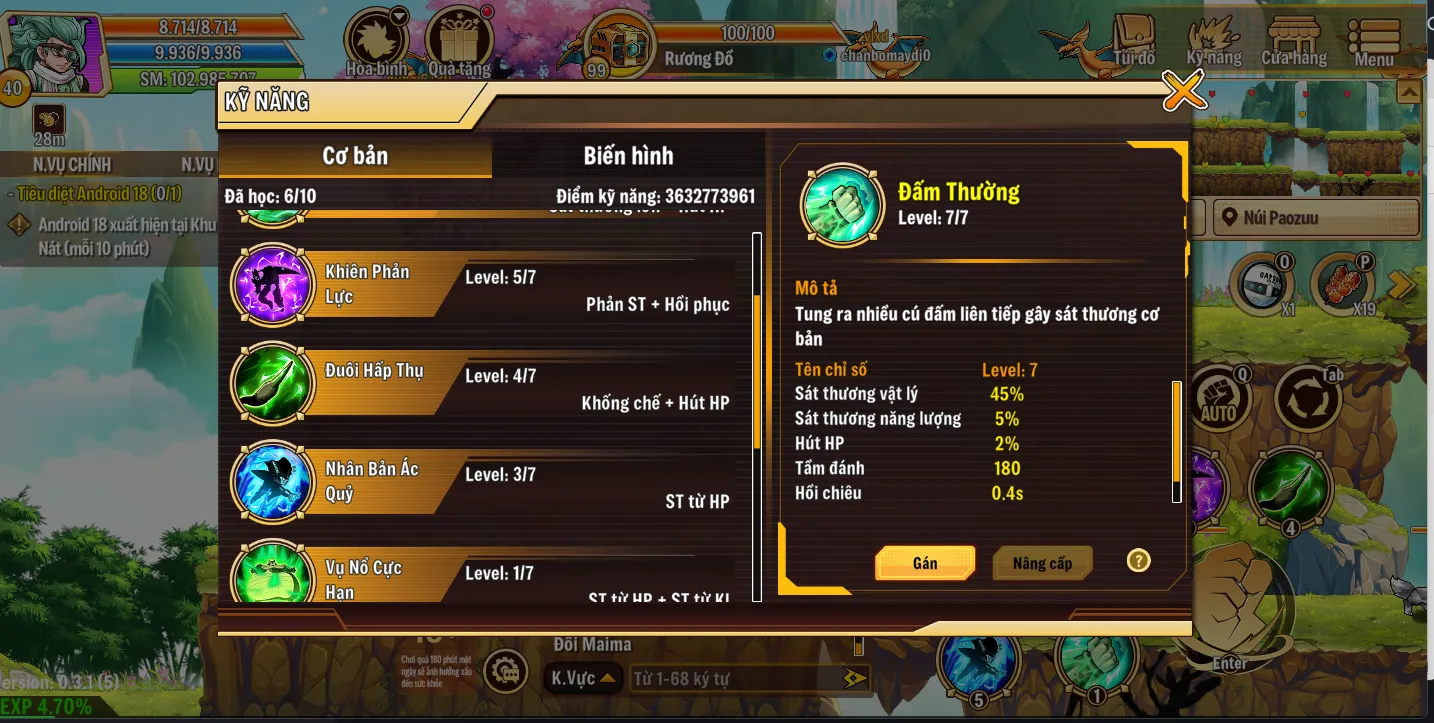This screenshot has width=1434, height=723.
Task: Switch to the Biến hình tab
Action: [630, 155]
